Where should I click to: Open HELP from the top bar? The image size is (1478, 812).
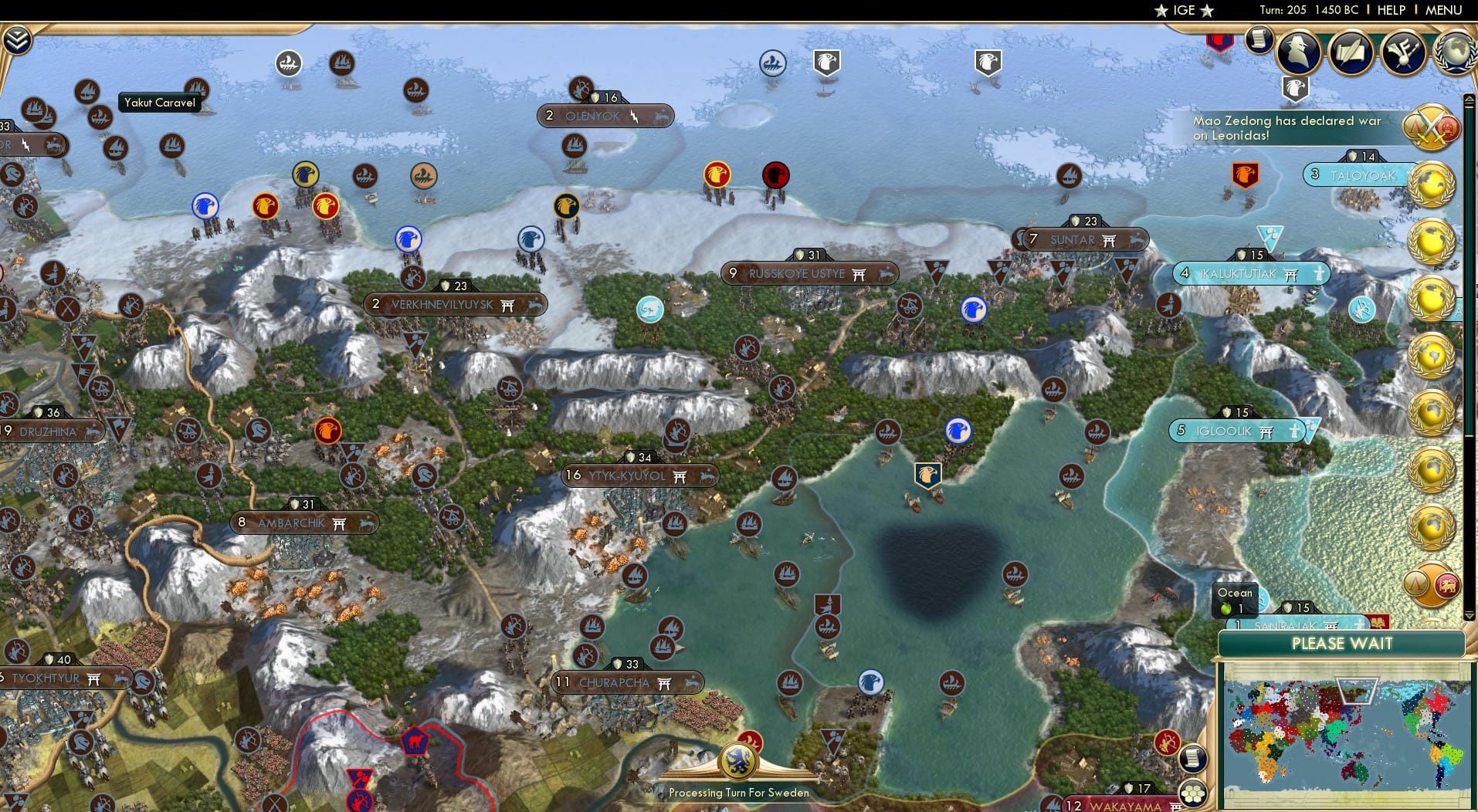(1390, 10)
